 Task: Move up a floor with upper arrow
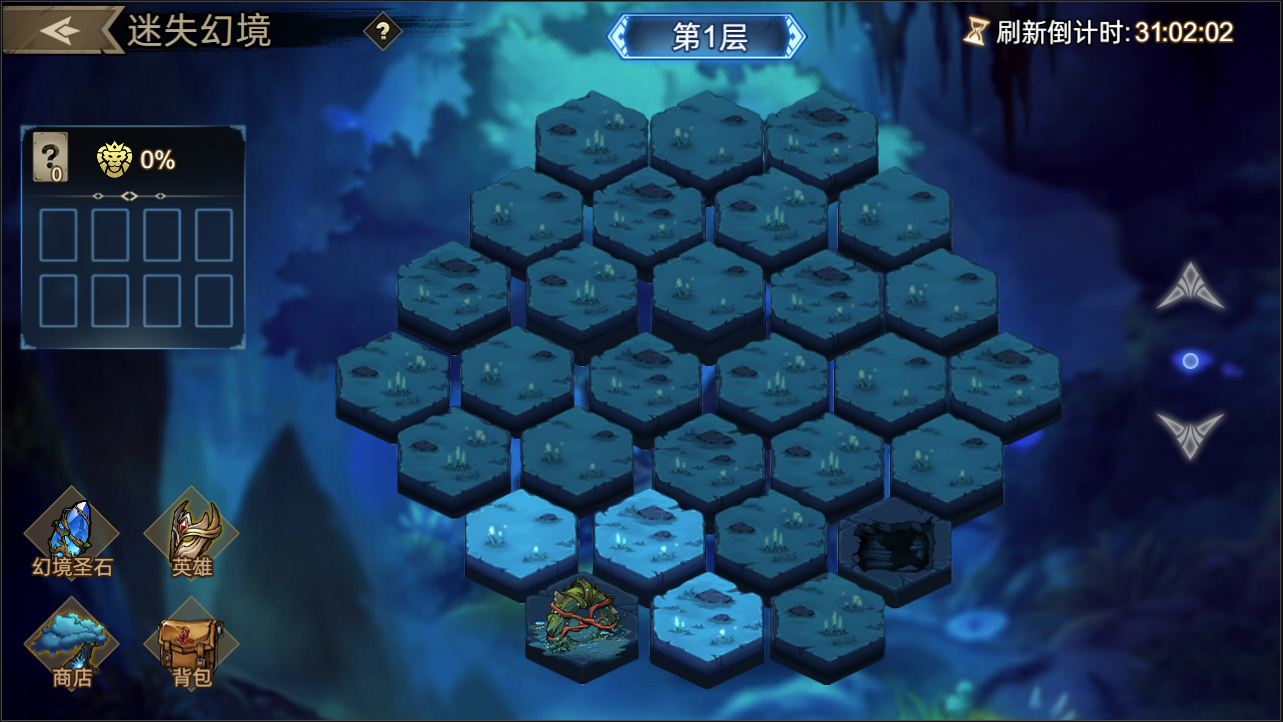(1190, 288)
